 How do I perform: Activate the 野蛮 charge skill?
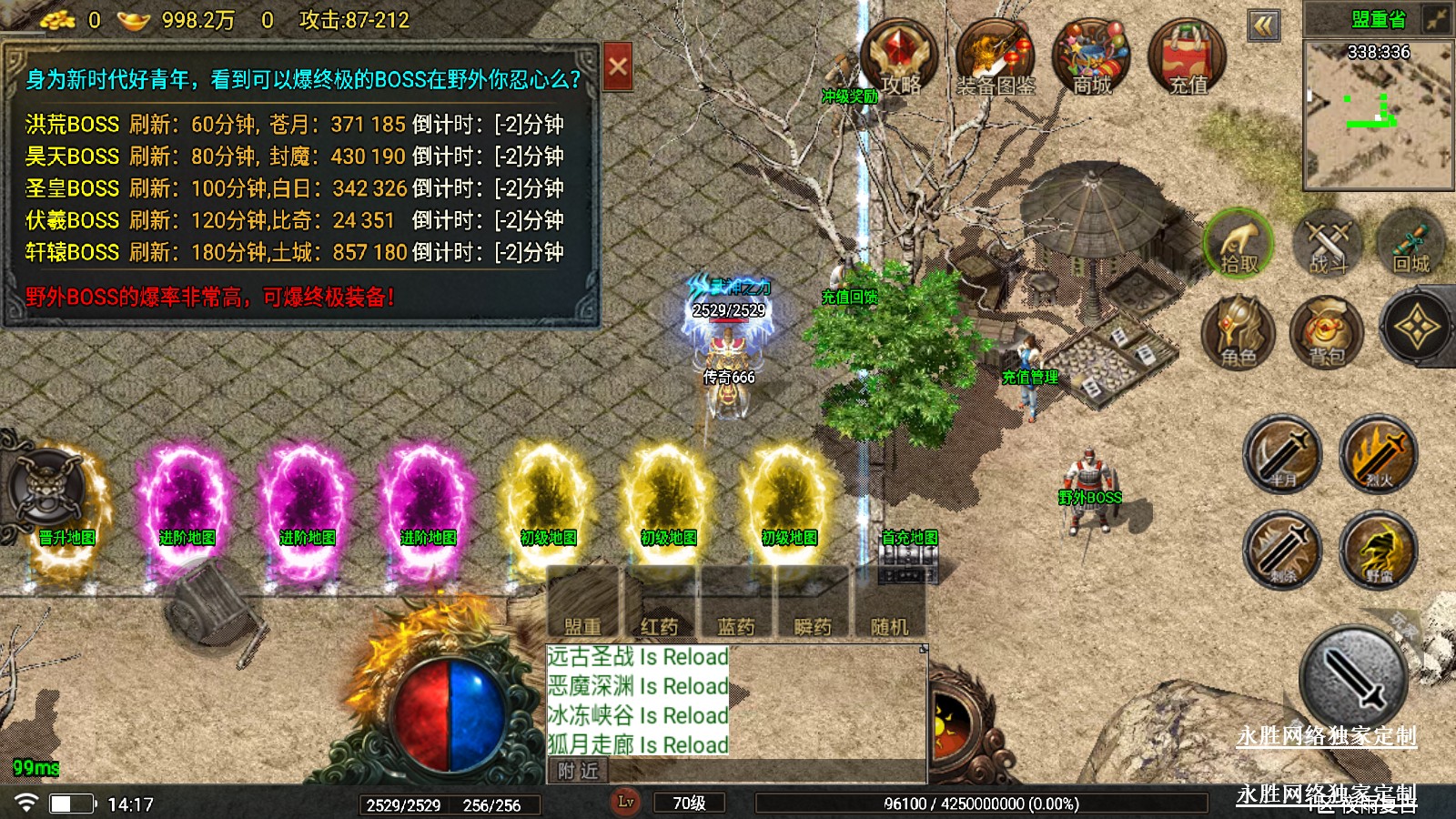tap(1378, 550)
